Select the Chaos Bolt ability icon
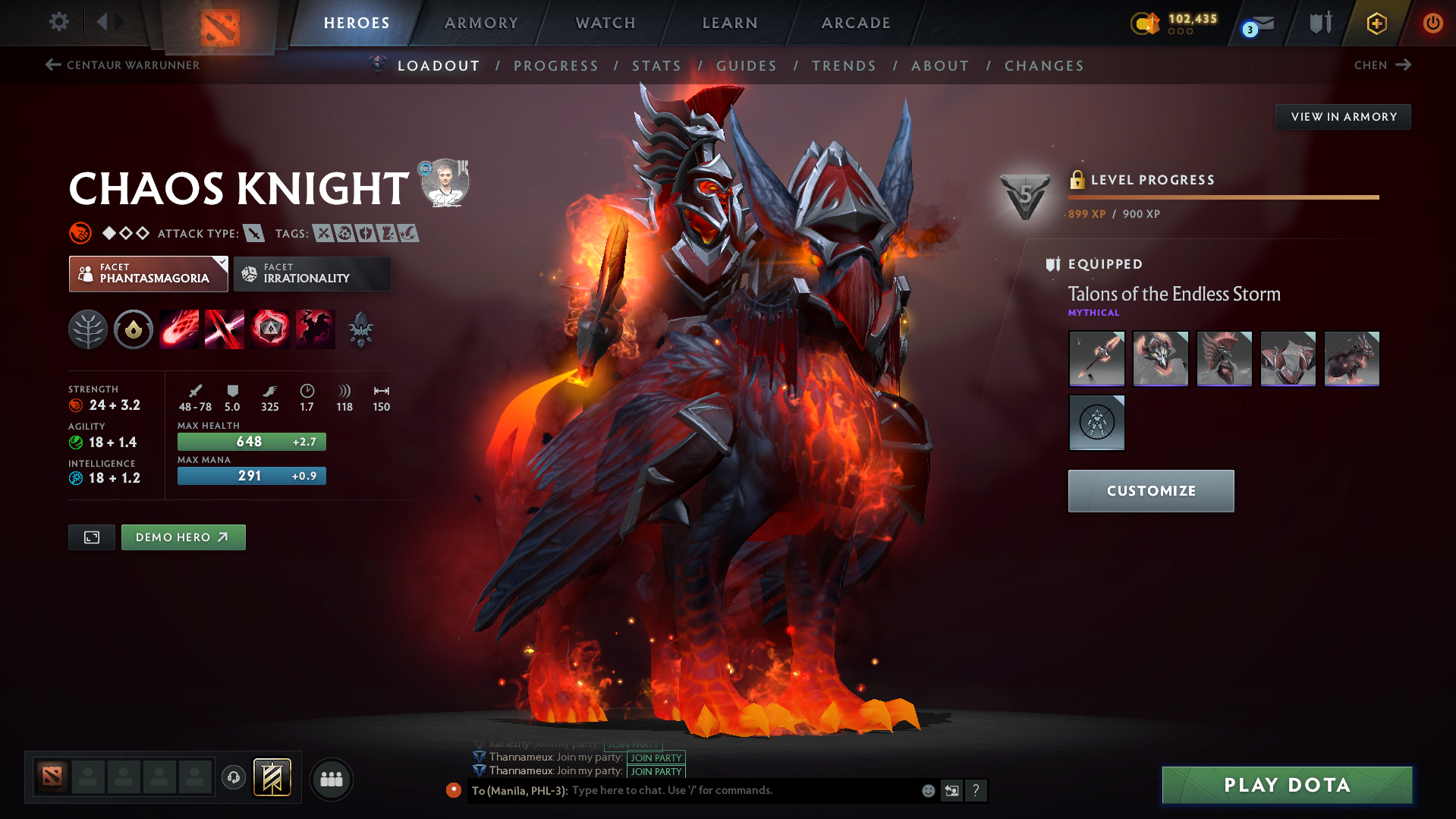The height and width of the screenshot is (819, 1456). click(x=178, y=329)
